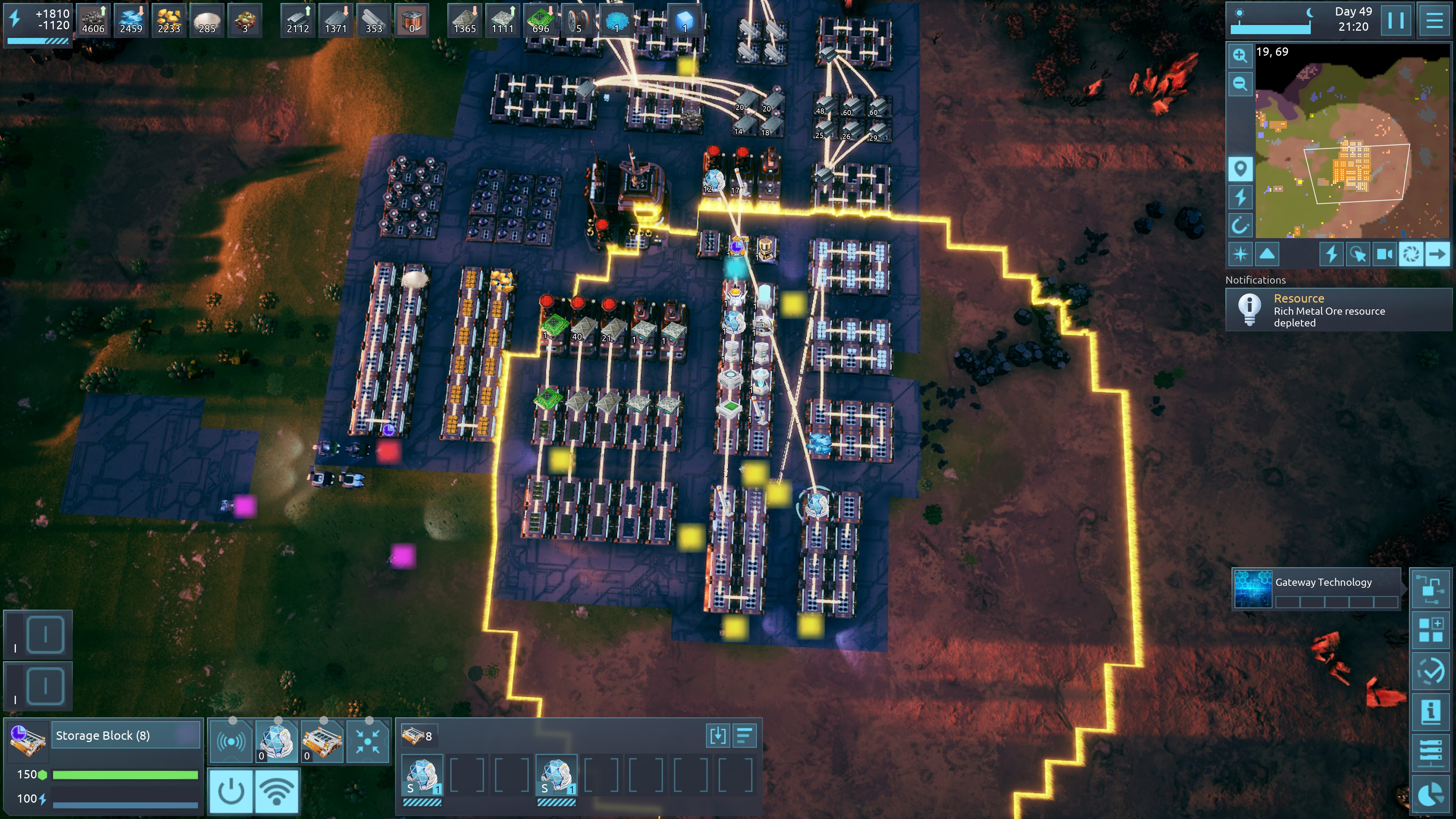Toggle the Storage Block power button

tap(231, 791)
